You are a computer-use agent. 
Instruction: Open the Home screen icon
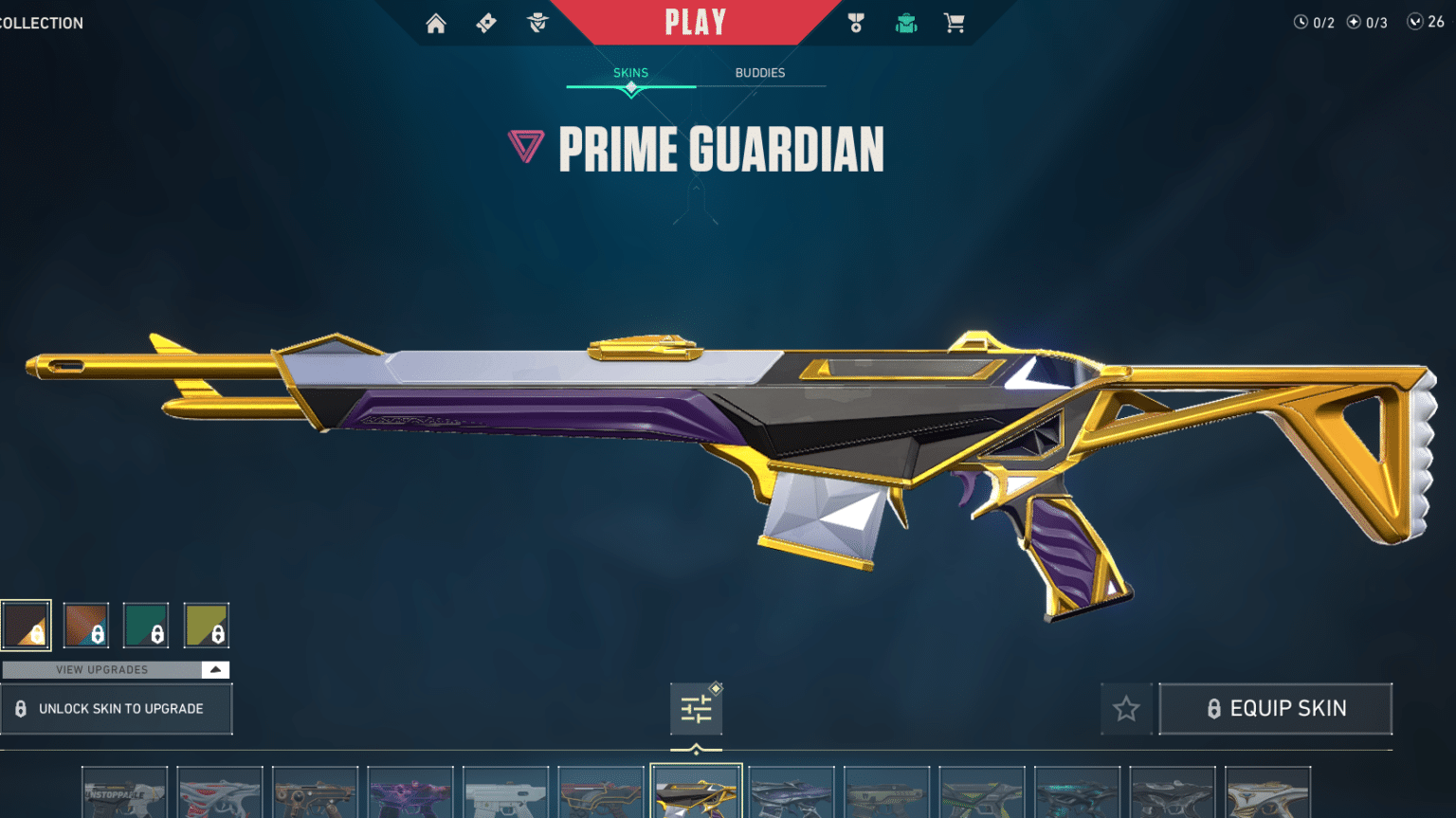tap(436, 23)
